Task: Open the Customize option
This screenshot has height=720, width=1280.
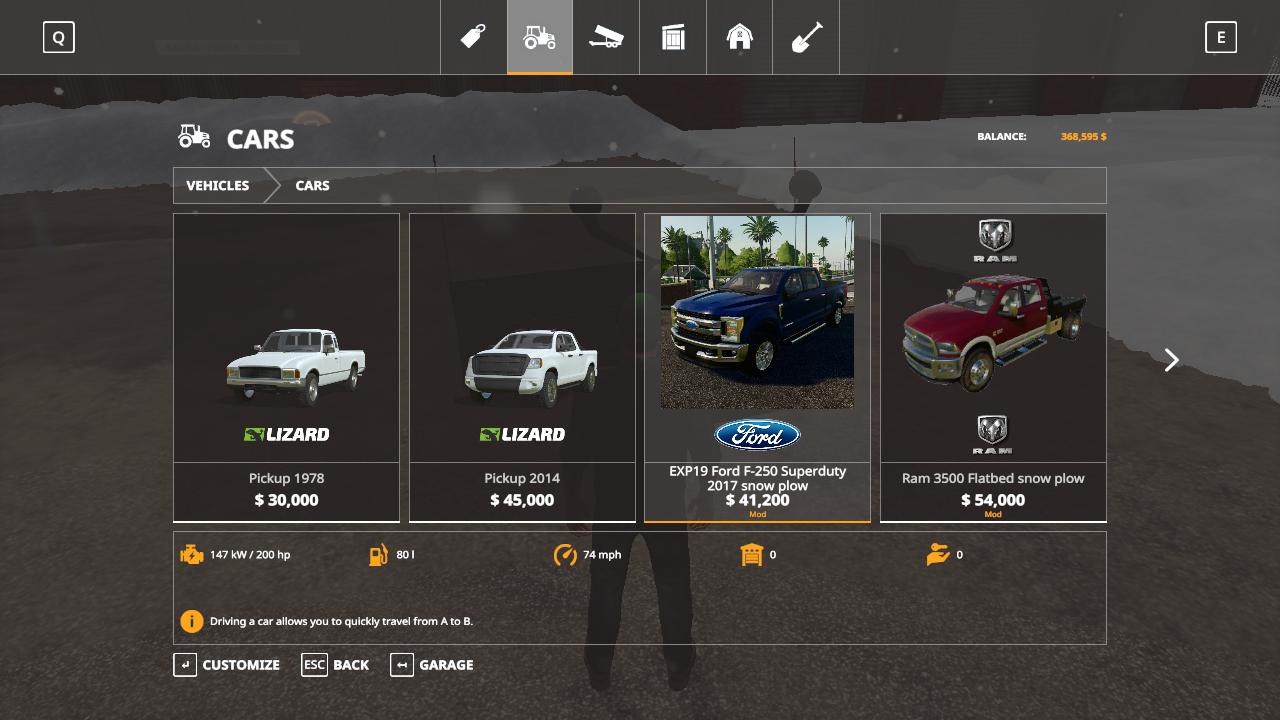Action: pos(228,665)
